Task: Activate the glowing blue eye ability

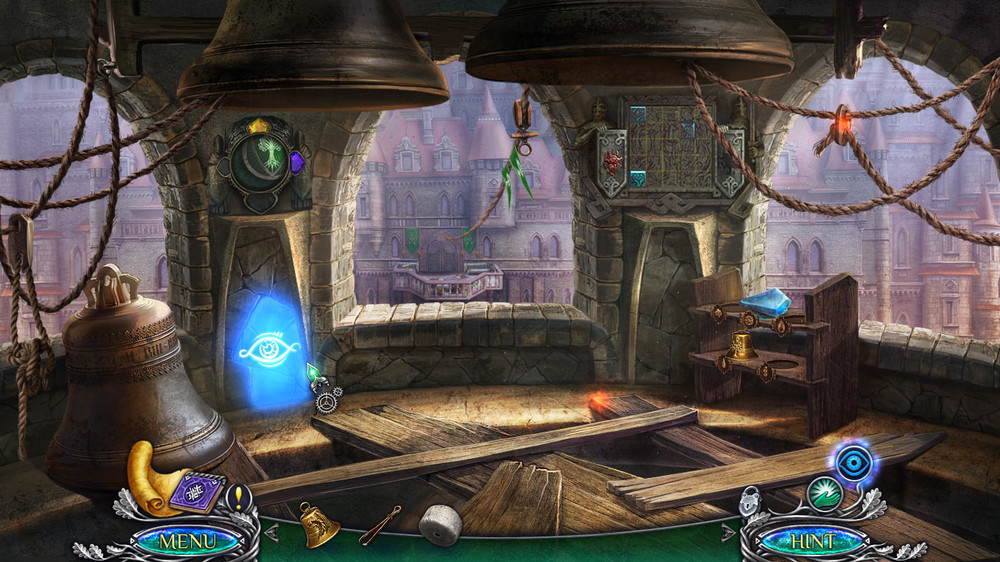Action: click(852, 464)
